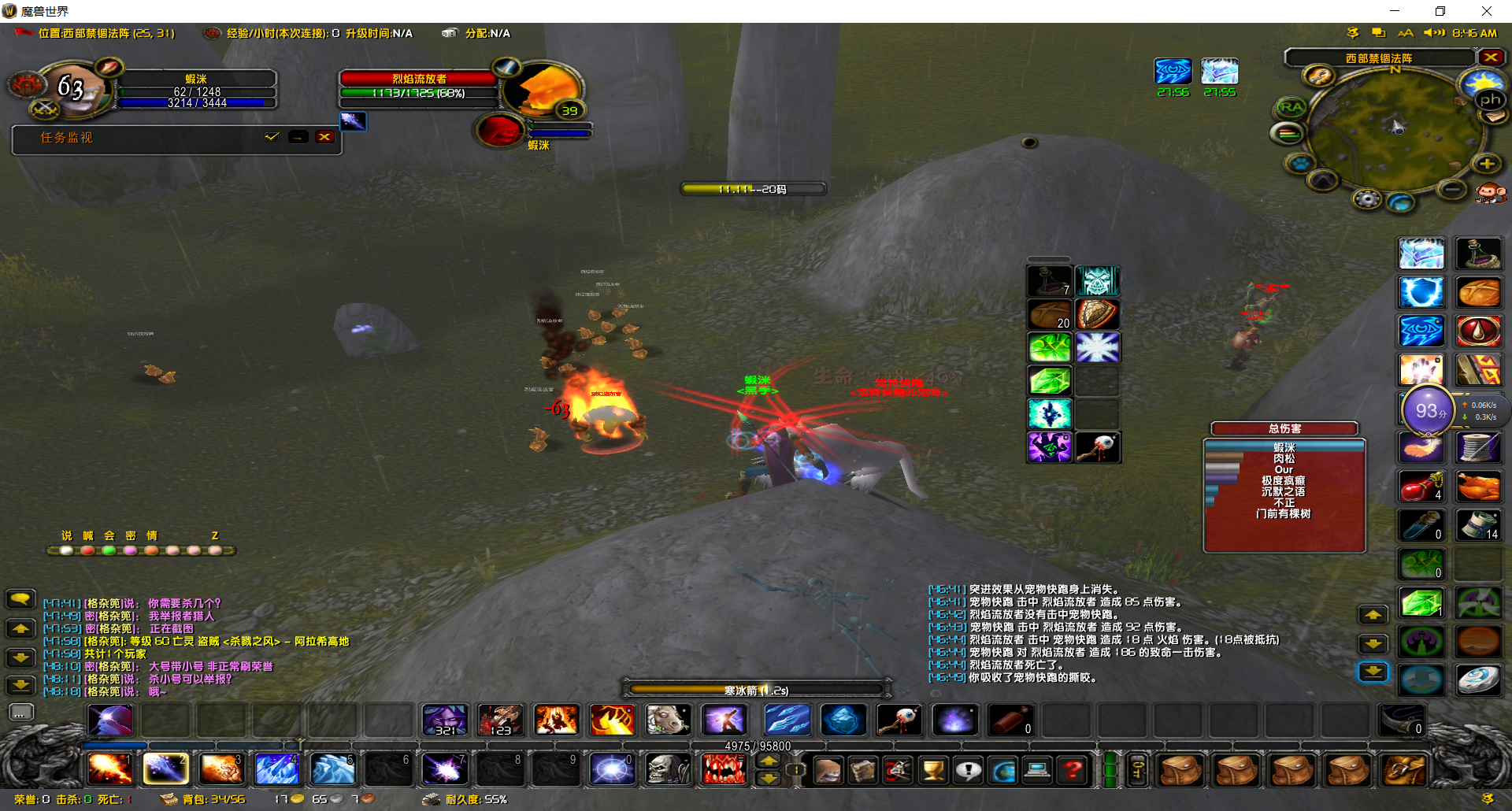Screen dimensions: 1512x811
Task: Activate the ice block spell in slot 5
Action: point(333,768)
